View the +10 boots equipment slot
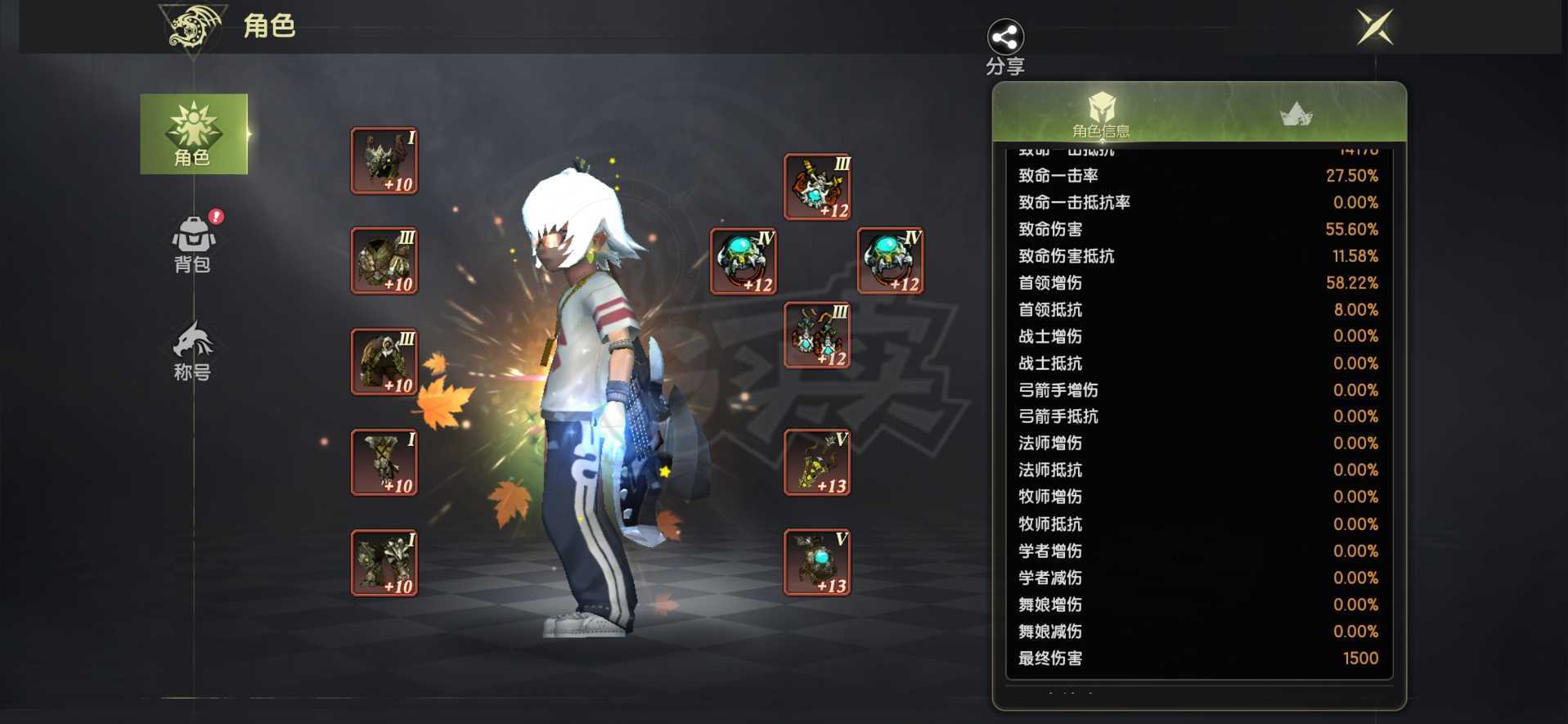 click(383, 563)
